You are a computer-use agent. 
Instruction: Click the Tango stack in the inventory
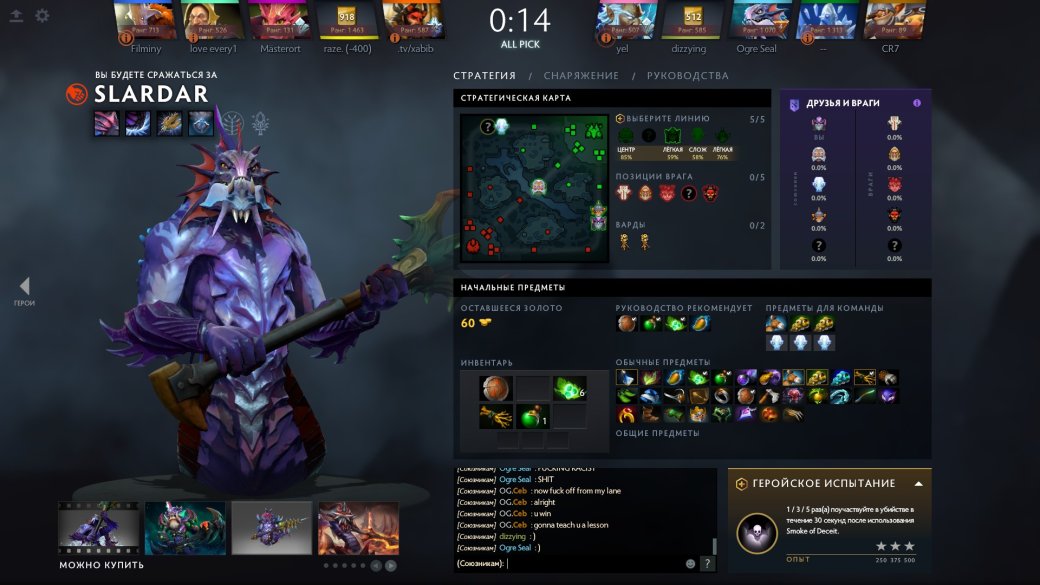pyautogui.click(x=568, y=388)
